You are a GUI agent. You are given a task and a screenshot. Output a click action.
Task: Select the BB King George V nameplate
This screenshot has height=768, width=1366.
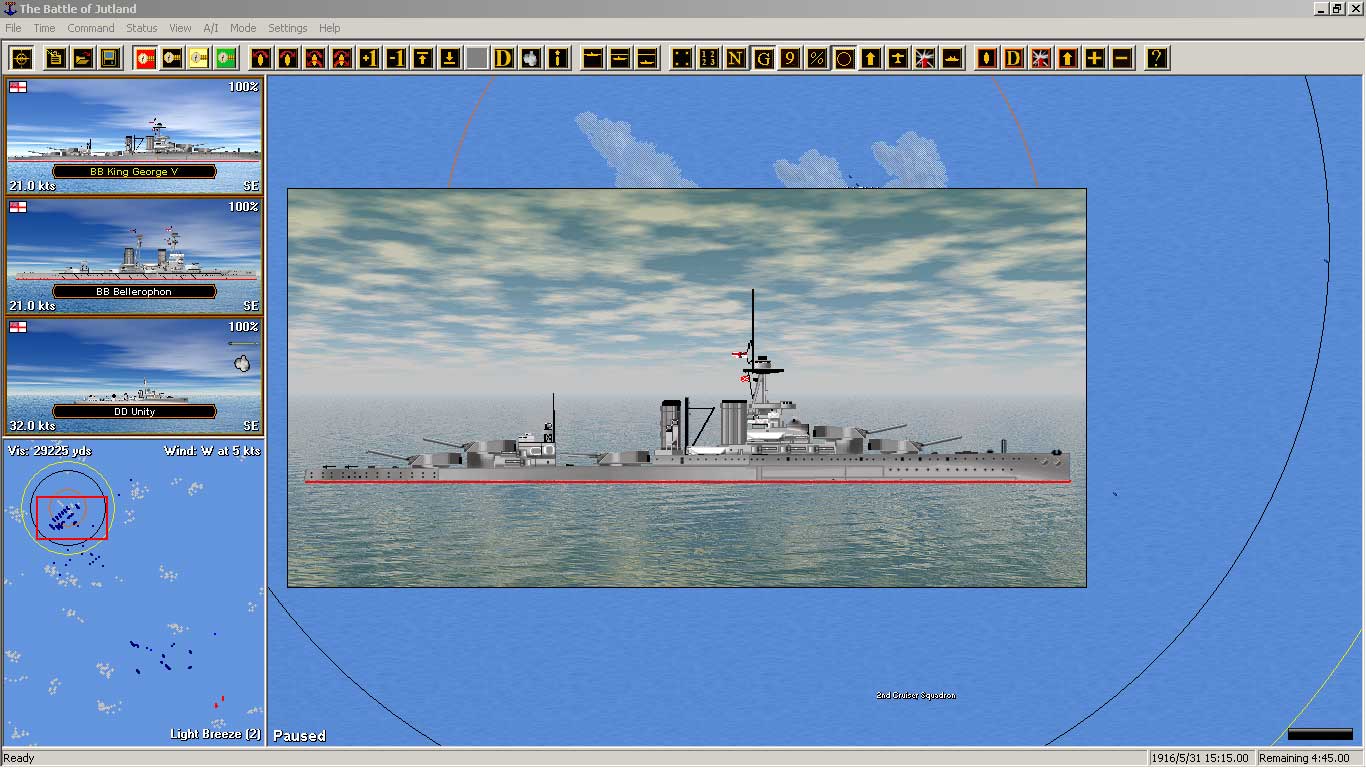(134, 171)
